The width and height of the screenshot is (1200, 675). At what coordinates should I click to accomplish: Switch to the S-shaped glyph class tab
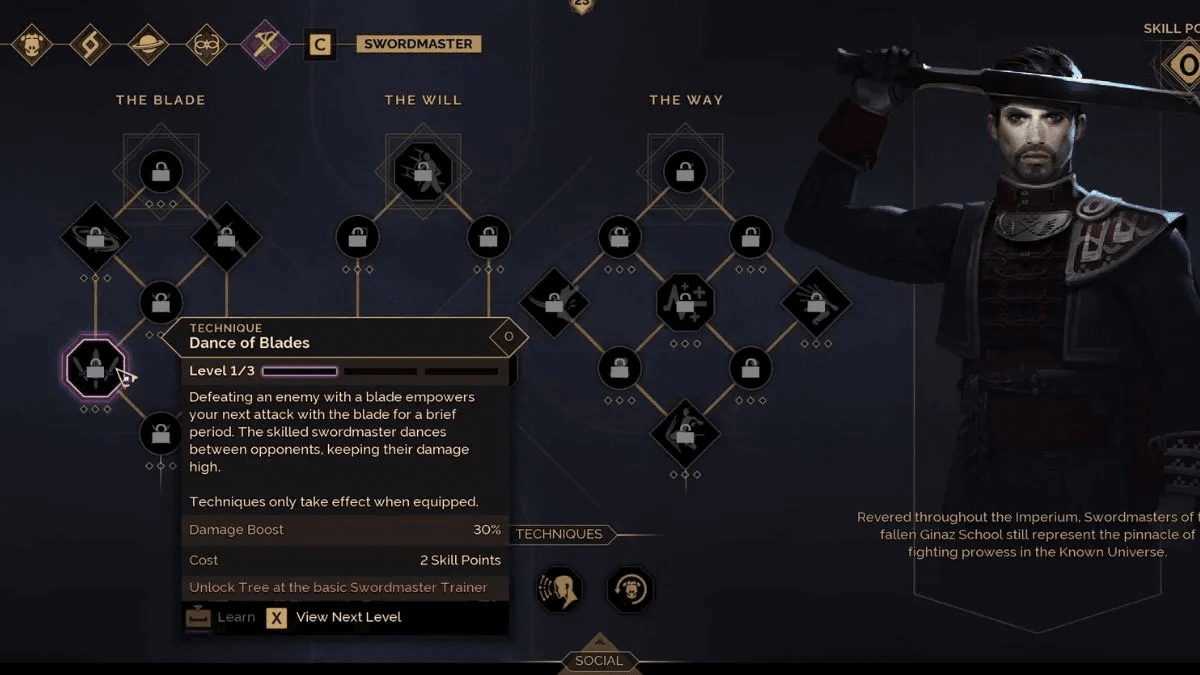[x=90, y=45]
